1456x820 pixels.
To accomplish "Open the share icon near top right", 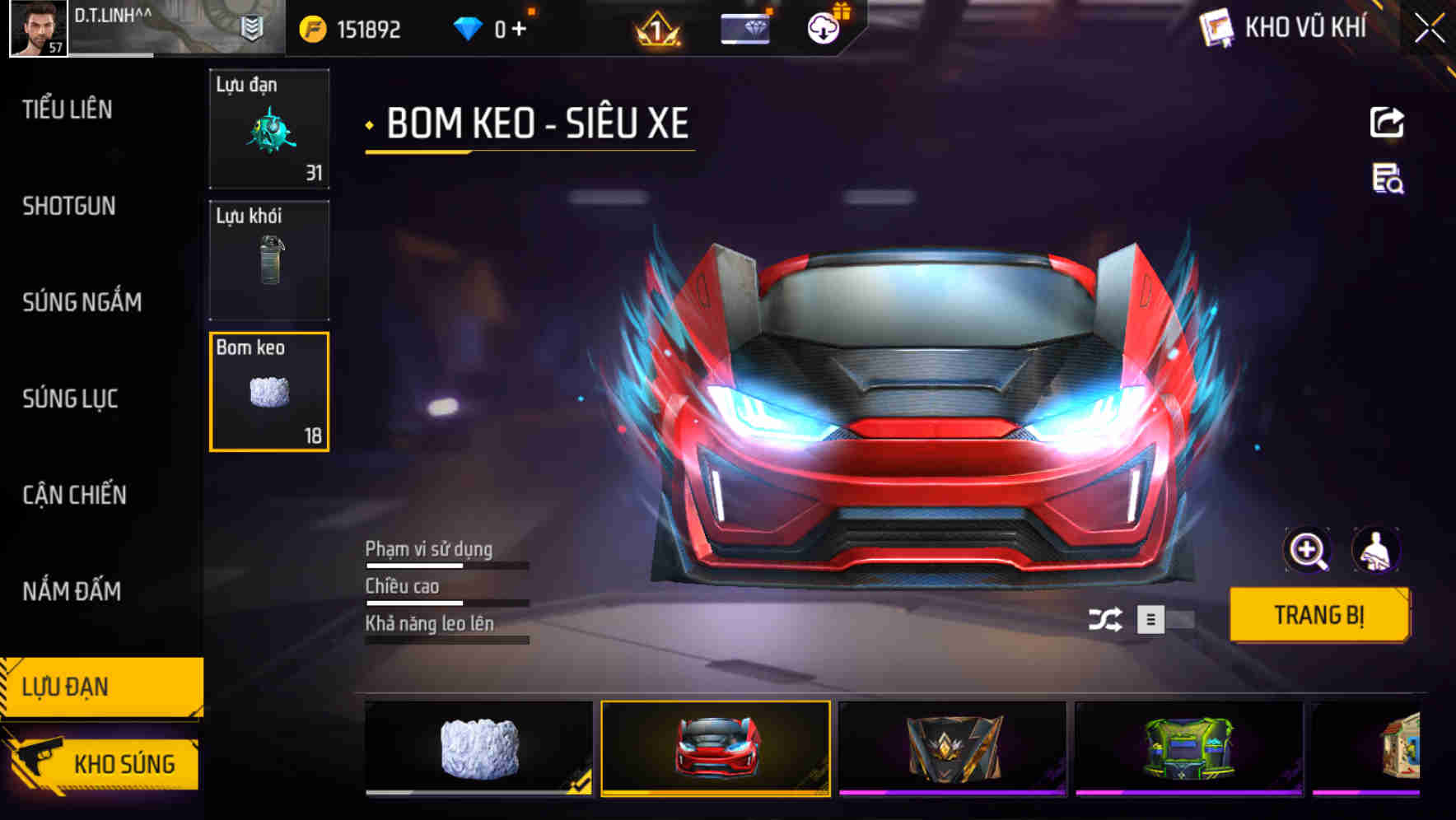I will click(x=1387, y=122).
